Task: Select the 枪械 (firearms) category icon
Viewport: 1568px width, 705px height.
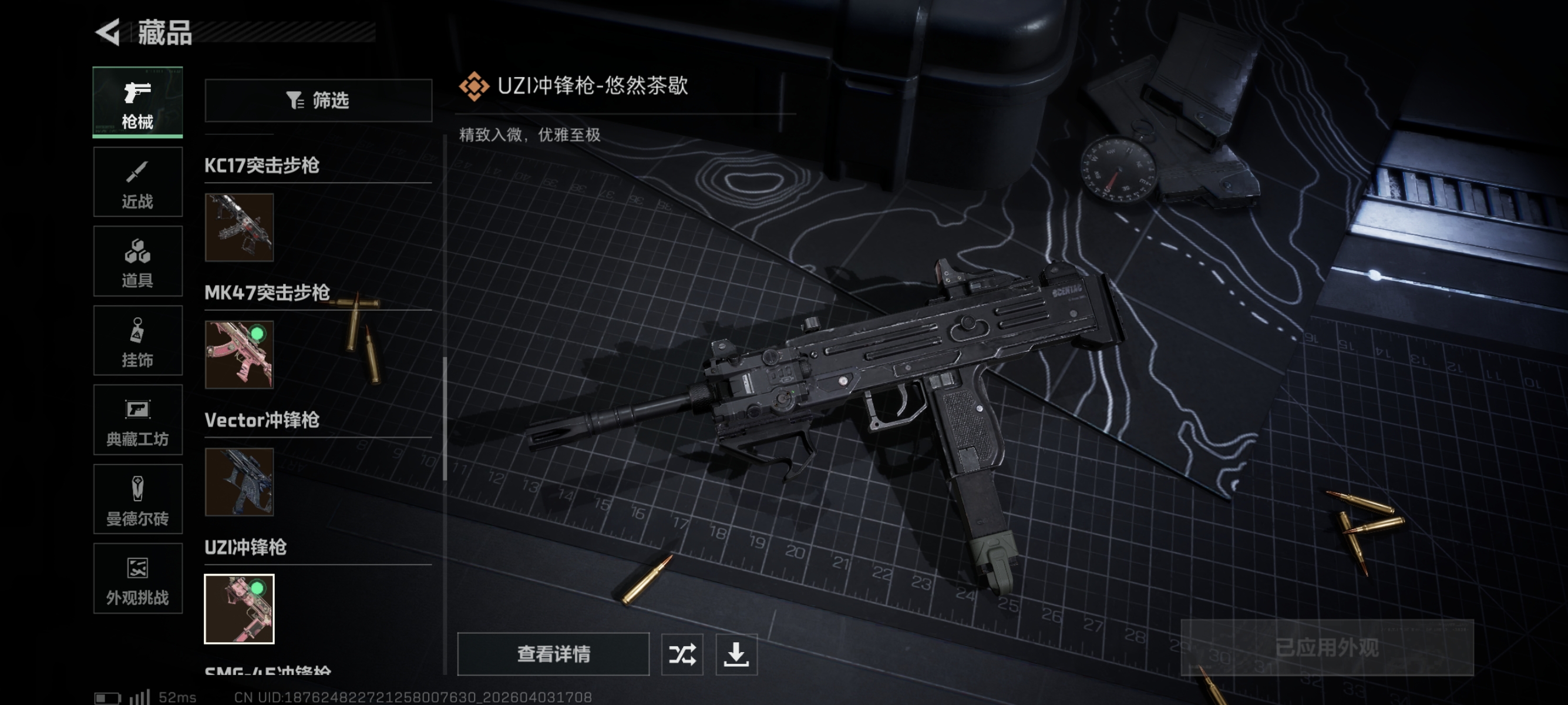Action: coord(137,102)
